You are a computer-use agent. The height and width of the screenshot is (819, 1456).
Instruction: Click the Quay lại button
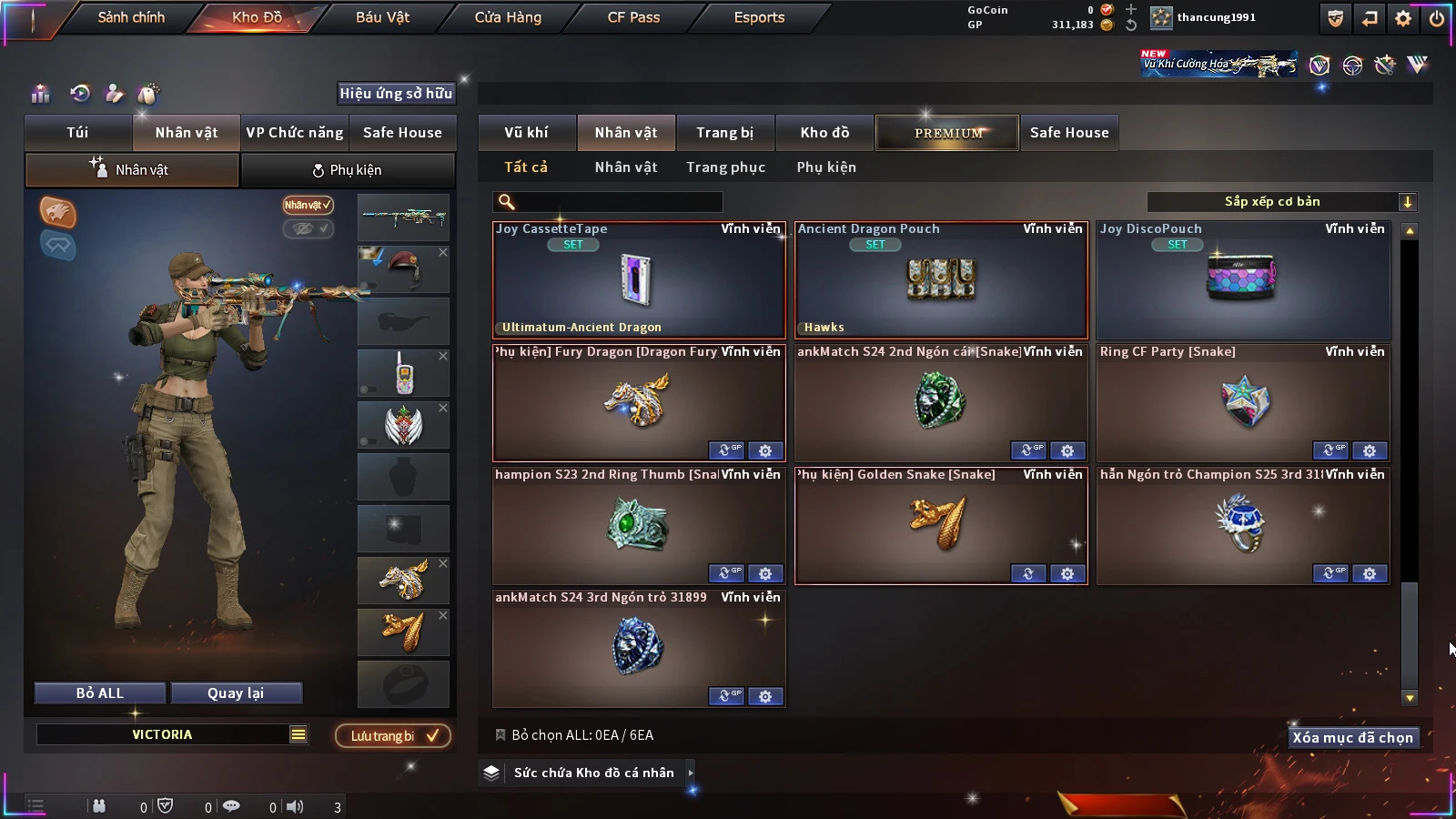[x=236, y=693]
